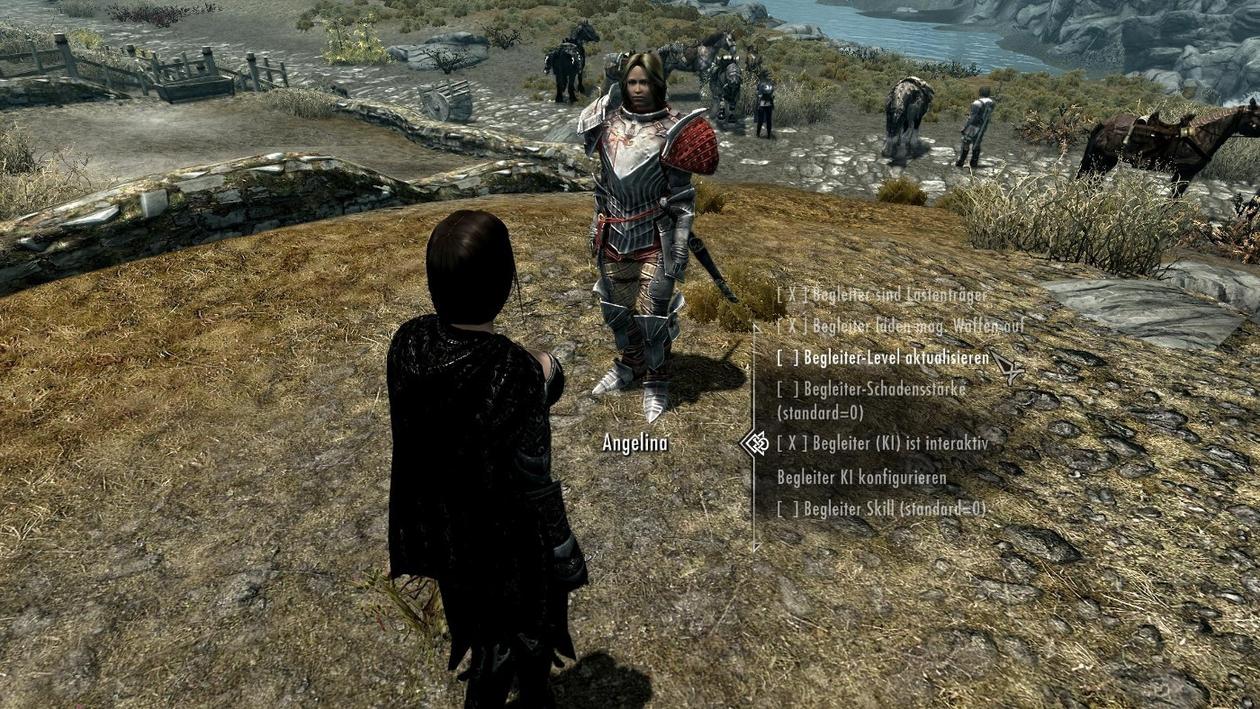Toggle 'Begleiter laden mag. Waffen auf'
The width and height of the screenshot is (1260, 709).
point(900,326)
